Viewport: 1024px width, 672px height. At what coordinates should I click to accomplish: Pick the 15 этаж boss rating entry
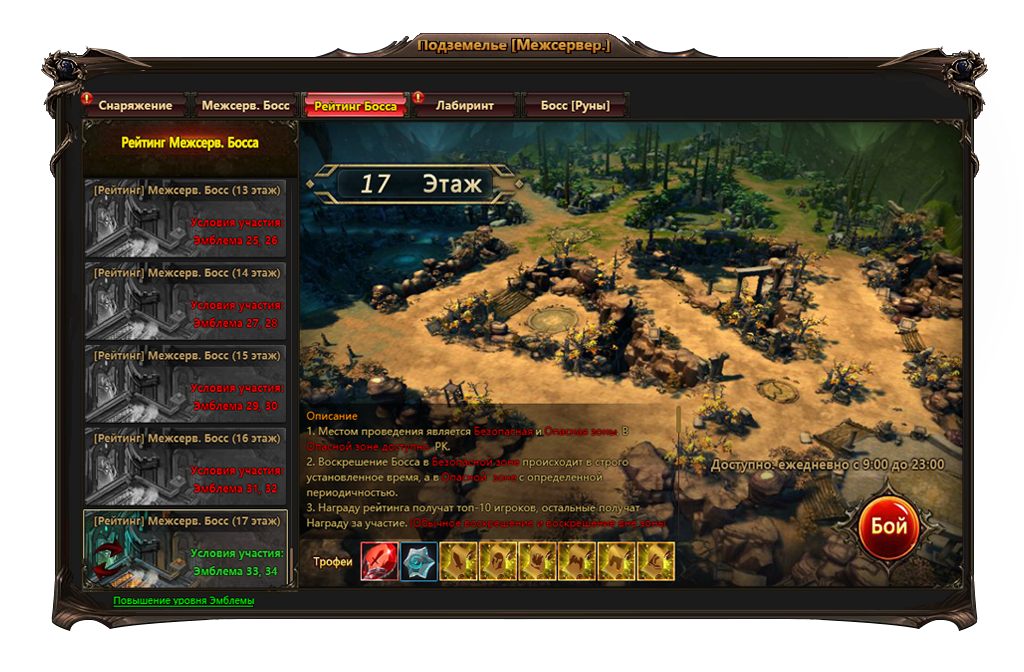click(187, 383)
